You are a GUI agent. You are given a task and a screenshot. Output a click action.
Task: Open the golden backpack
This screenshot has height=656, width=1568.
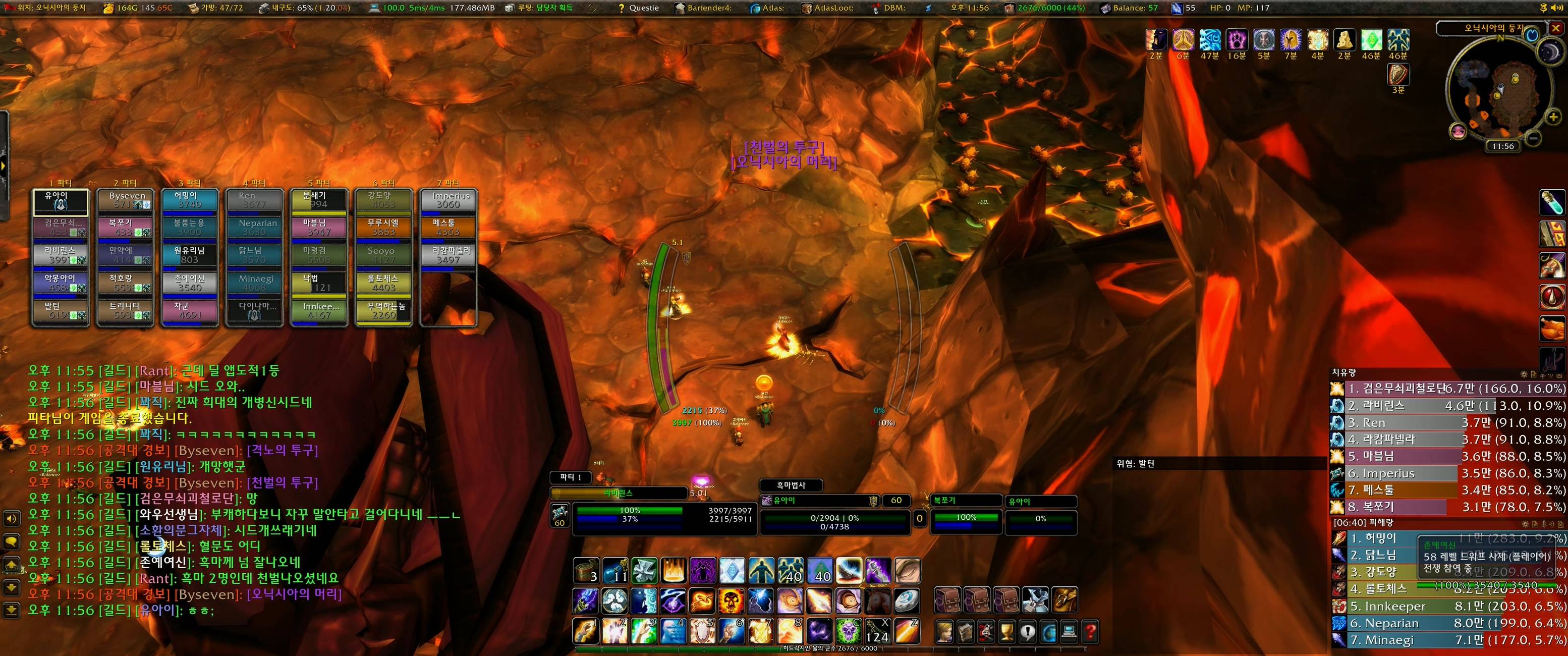click(1065, 600)
